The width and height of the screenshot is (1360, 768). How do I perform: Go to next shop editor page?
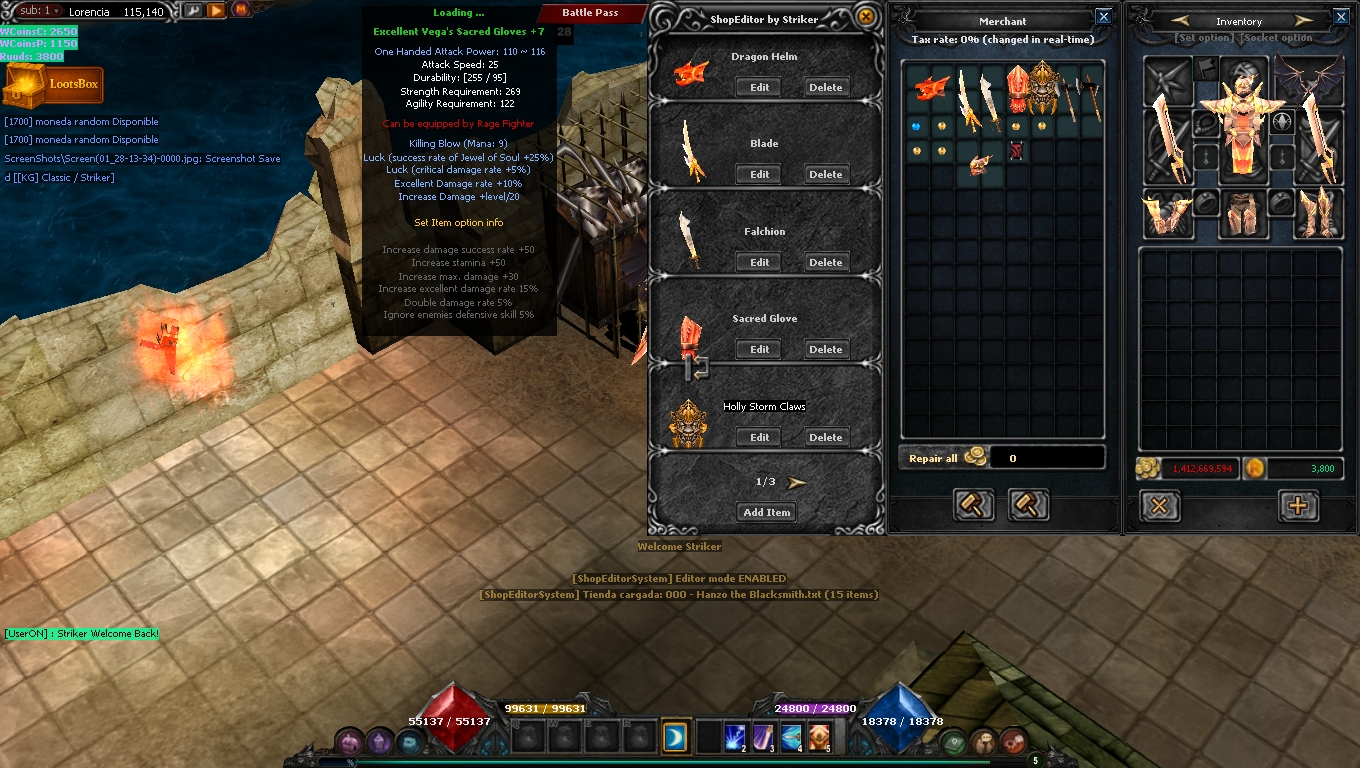click(797, 482)
